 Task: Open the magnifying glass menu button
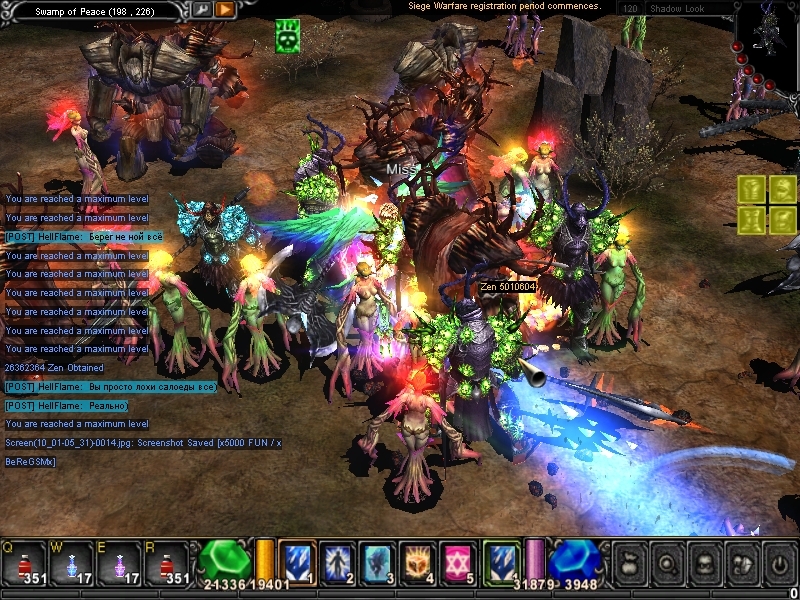669,563
